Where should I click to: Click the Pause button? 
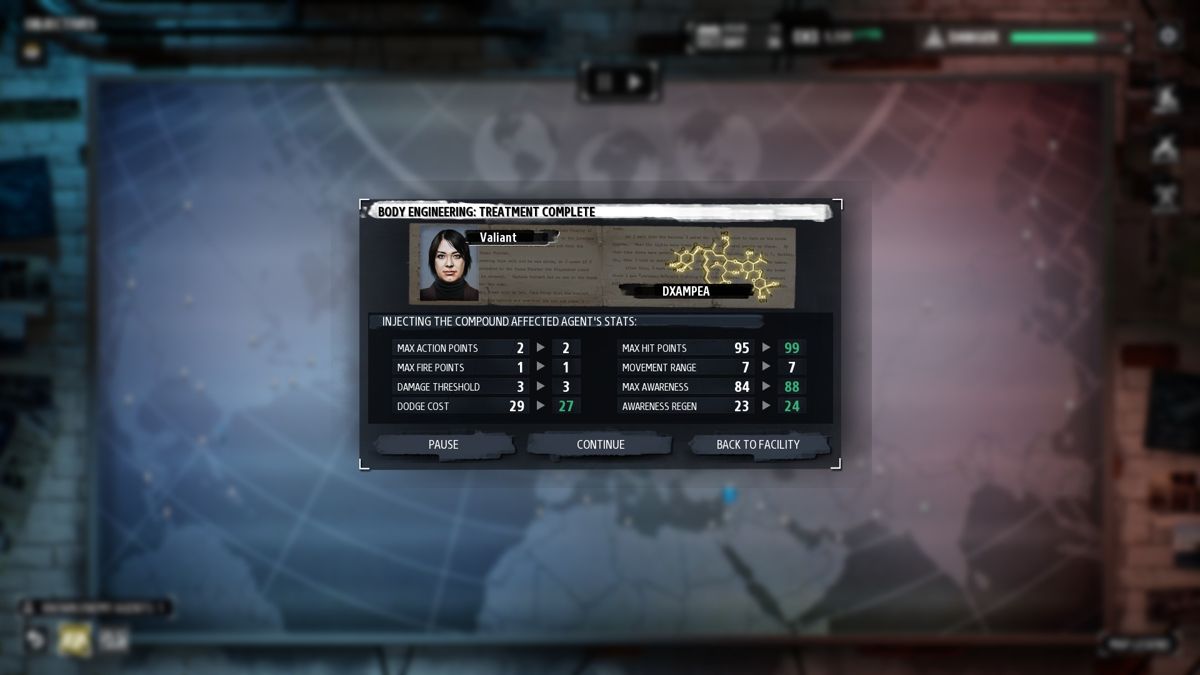[443, 445]
